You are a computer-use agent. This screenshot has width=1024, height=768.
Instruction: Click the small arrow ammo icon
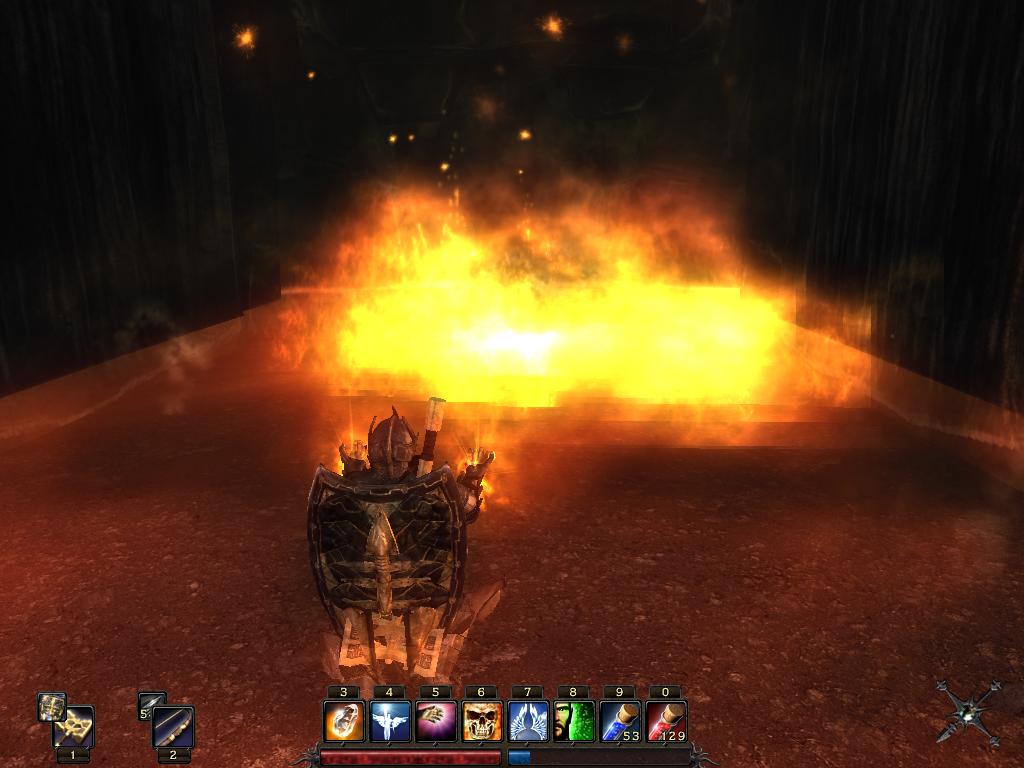coord(151,706)
